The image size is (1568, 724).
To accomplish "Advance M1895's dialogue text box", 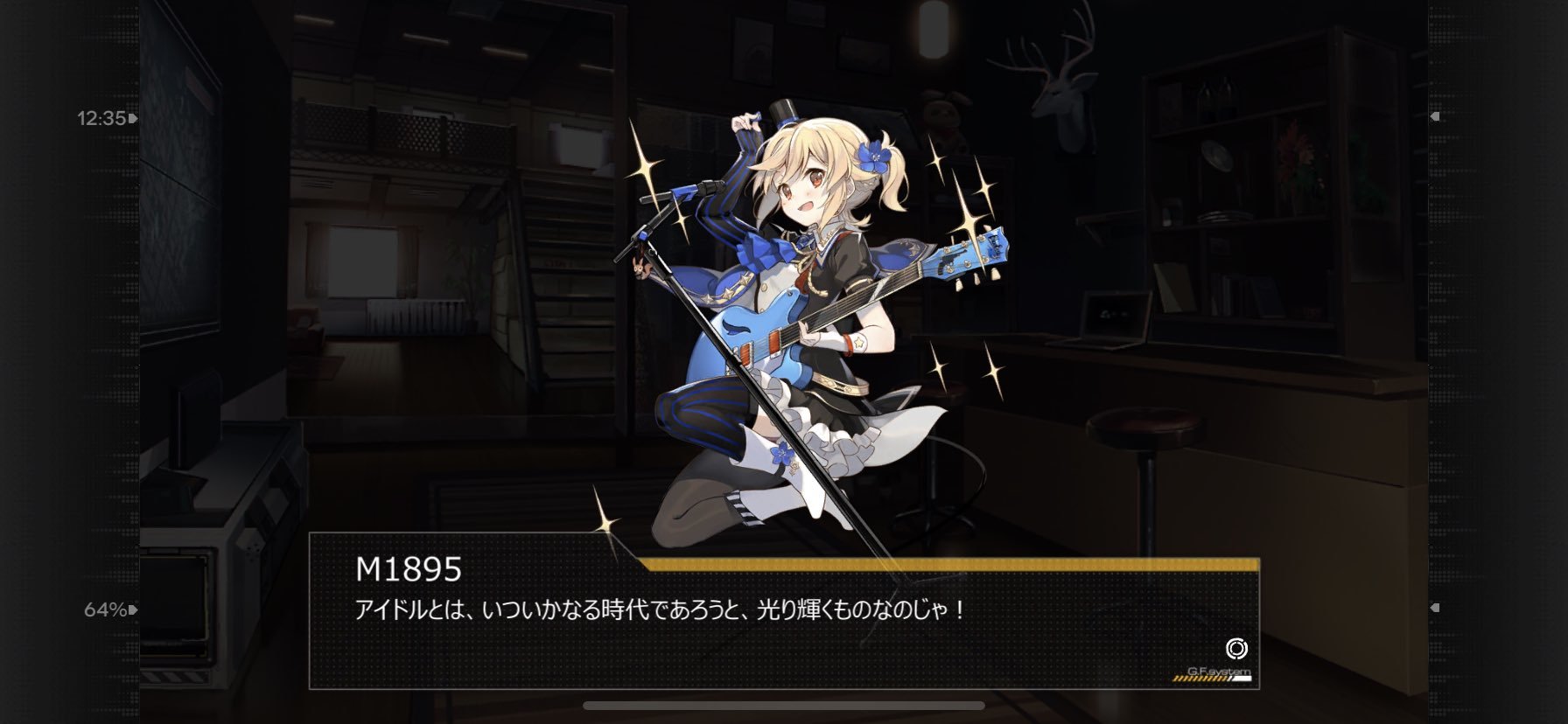I will pos(783,623).
